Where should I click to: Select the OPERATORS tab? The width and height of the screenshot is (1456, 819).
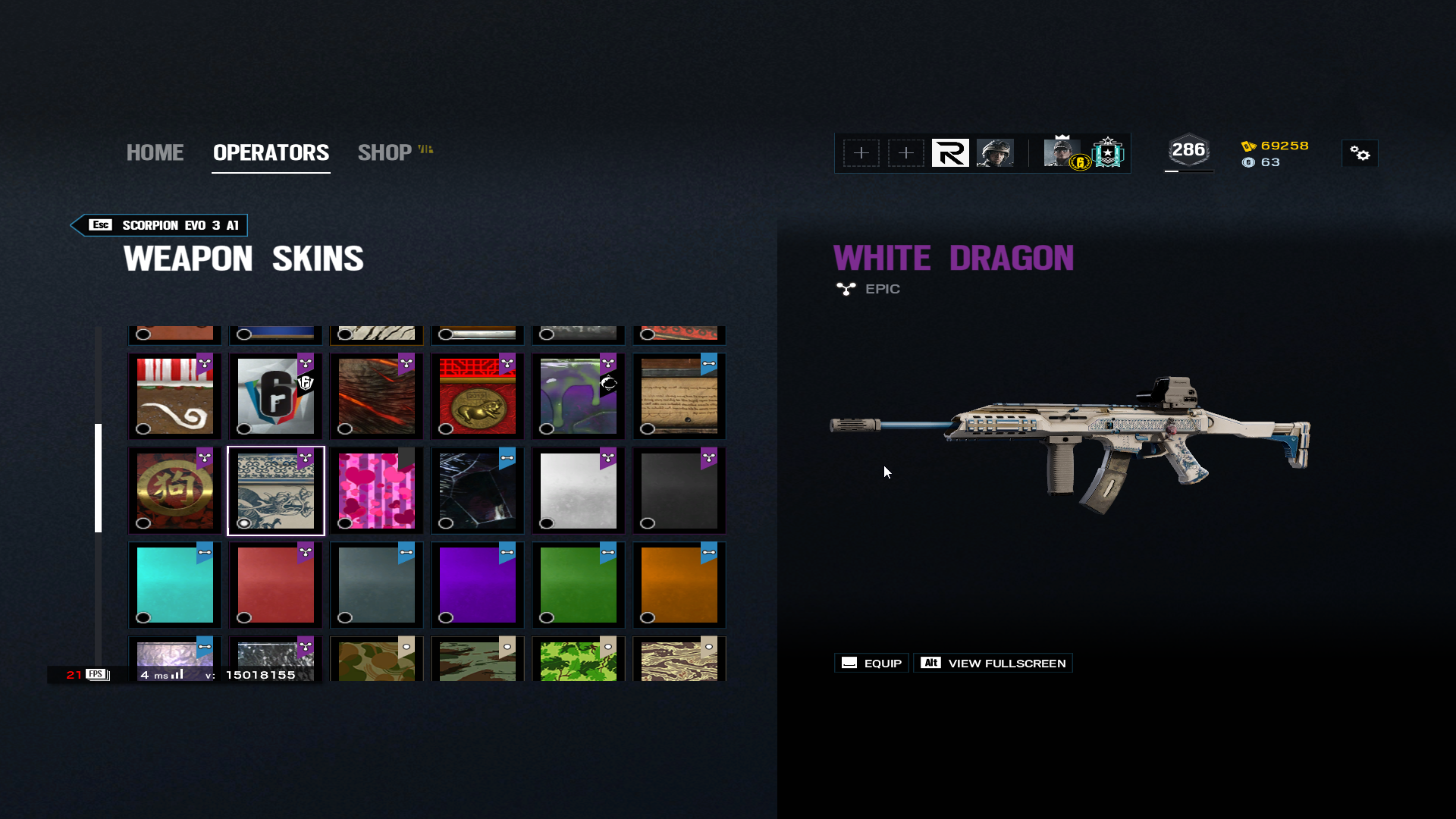coord(271,152)
